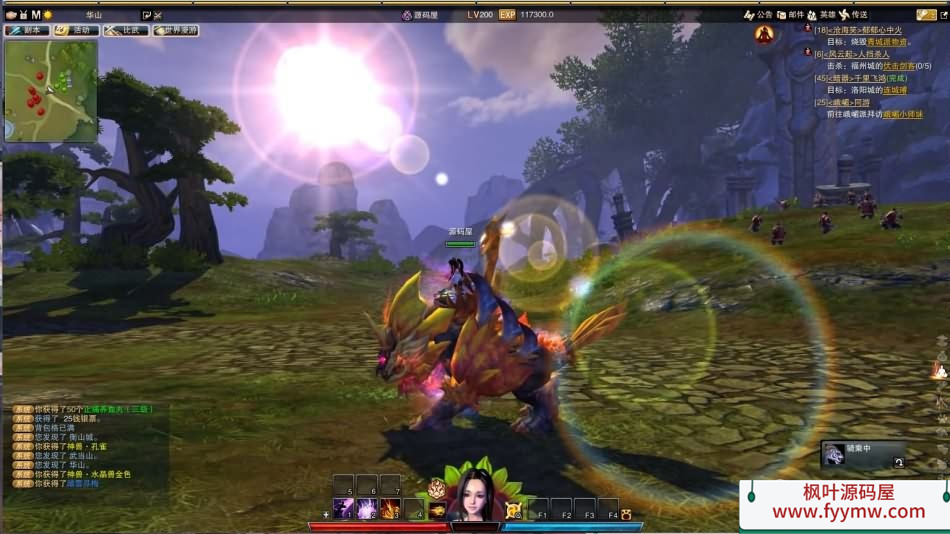Screen dimensions: 950x534
Task: Click the meditating figure buff icon
Action: pyautogui.click(x=764, y=35)
